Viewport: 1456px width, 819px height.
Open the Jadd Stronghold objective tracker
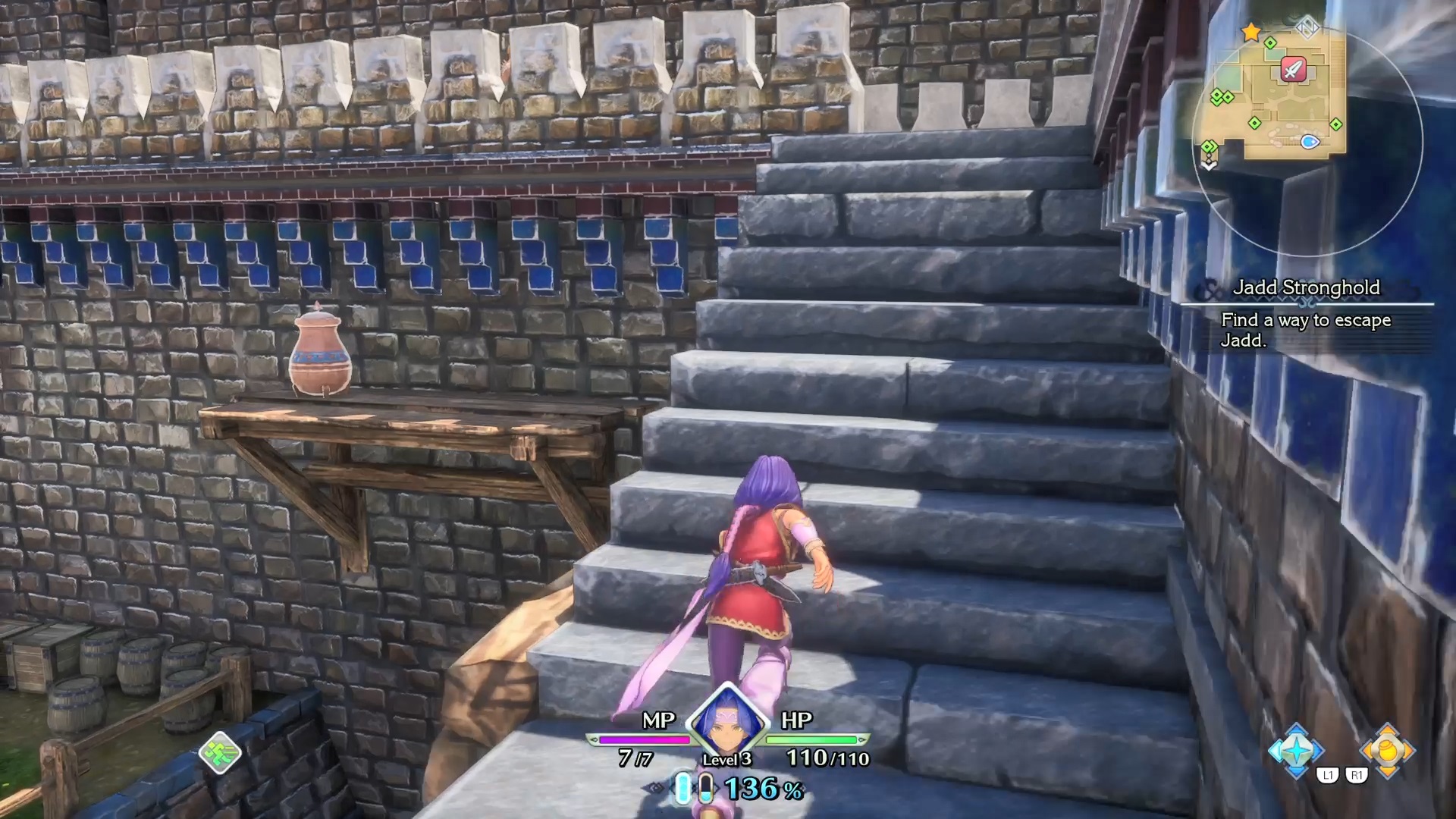tap(1306, 314)
